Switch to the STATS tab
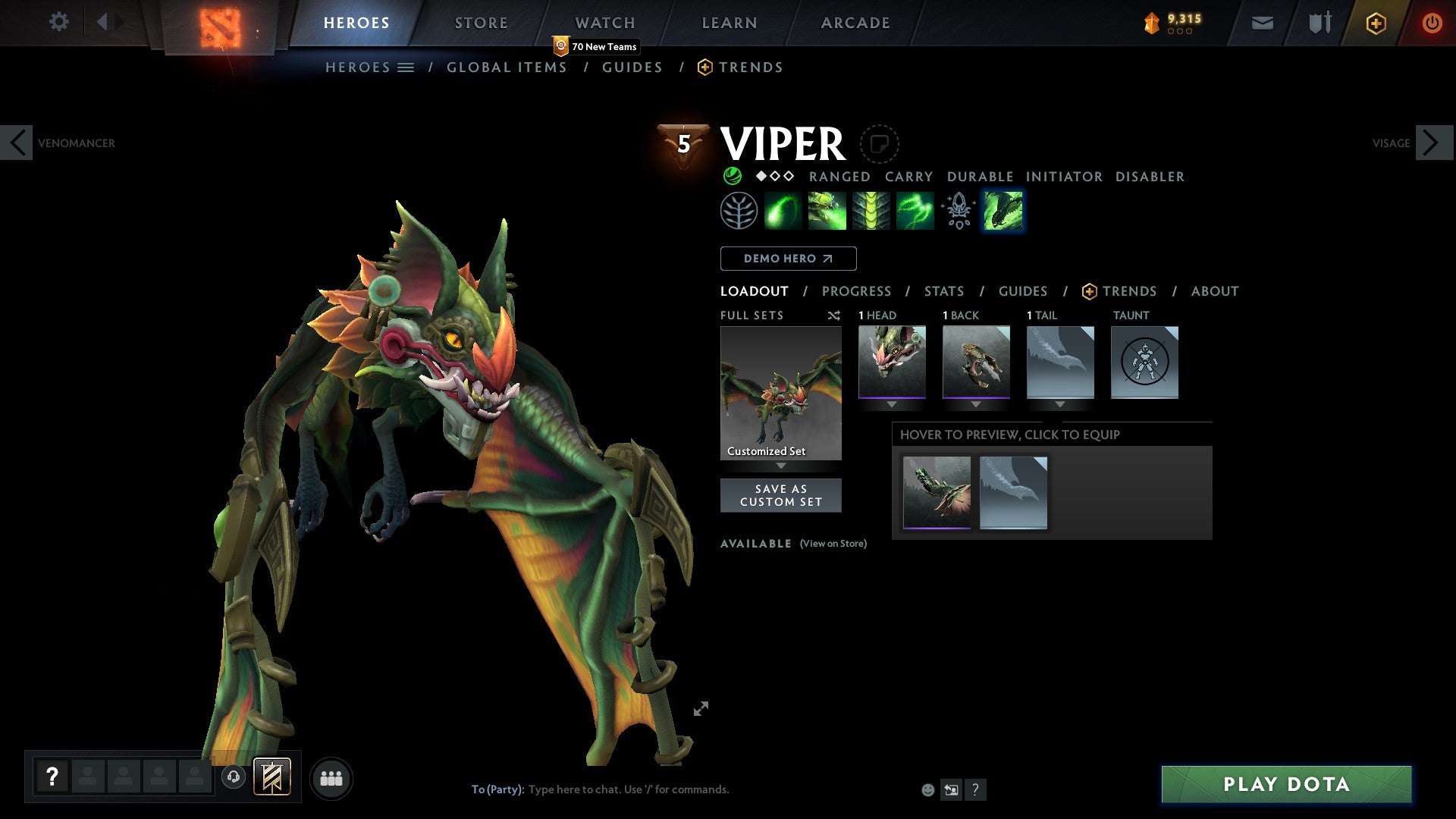1456x819 pixels. coord(943,290)
